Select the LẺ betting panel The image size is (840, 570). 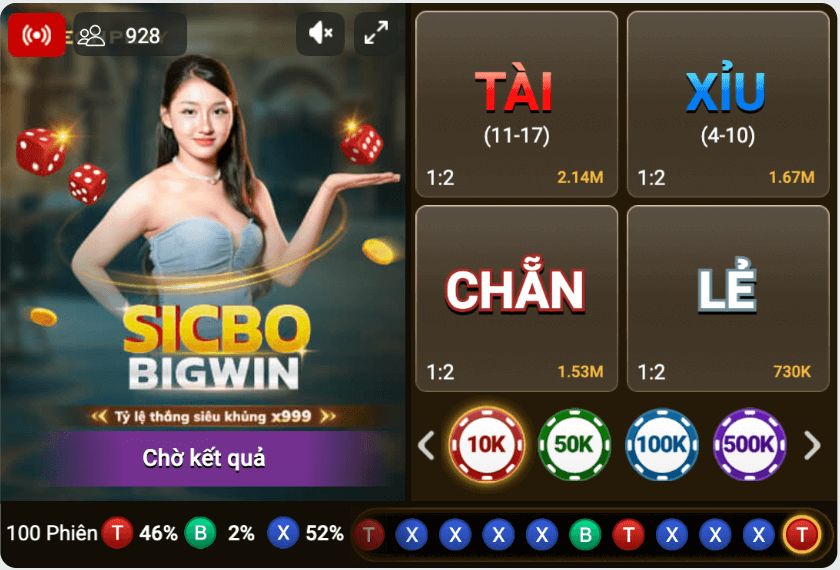click(x=726, y=298)
